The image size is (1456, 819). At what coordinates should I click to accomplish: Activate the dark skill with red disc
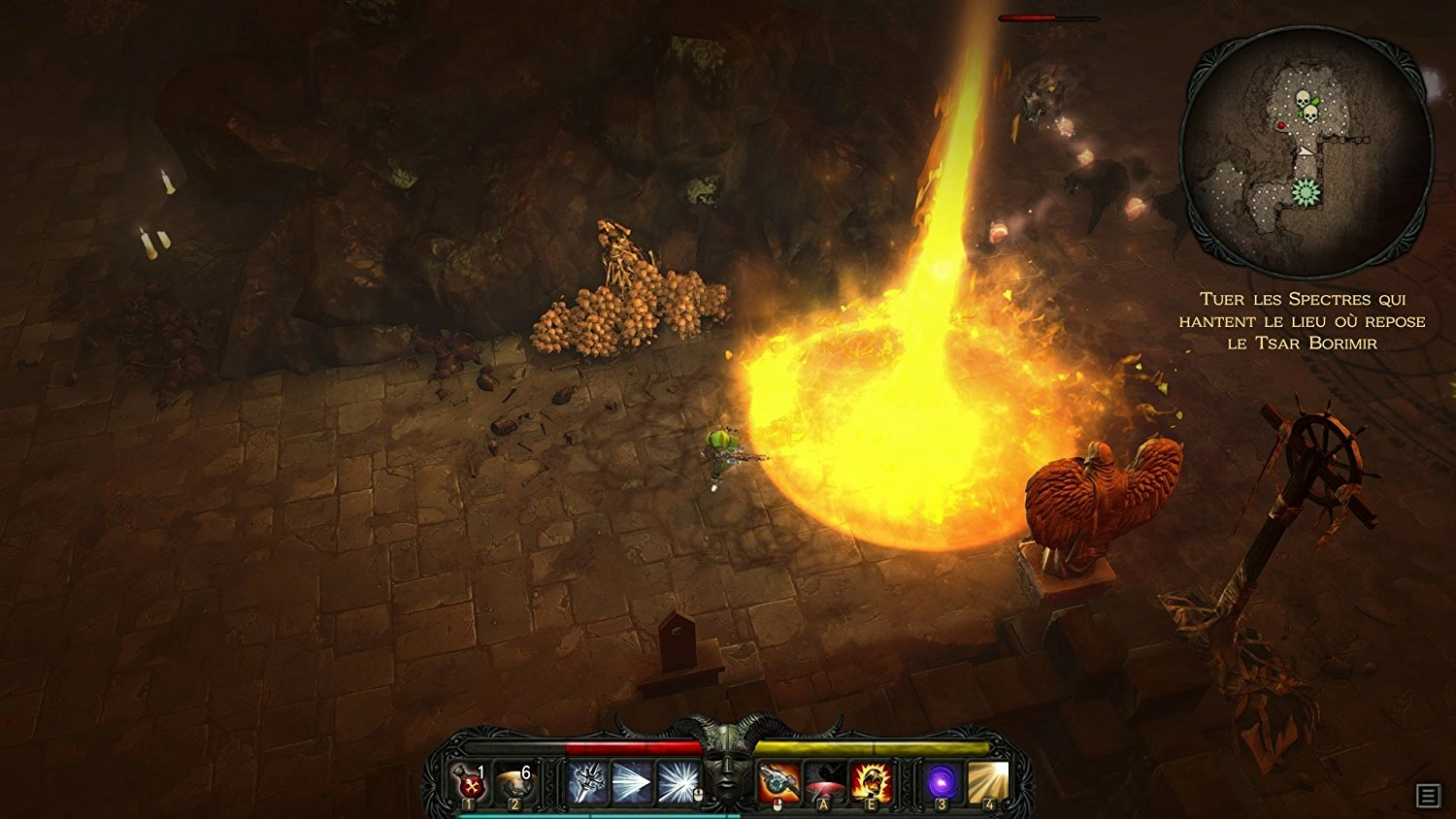(825, 782)
